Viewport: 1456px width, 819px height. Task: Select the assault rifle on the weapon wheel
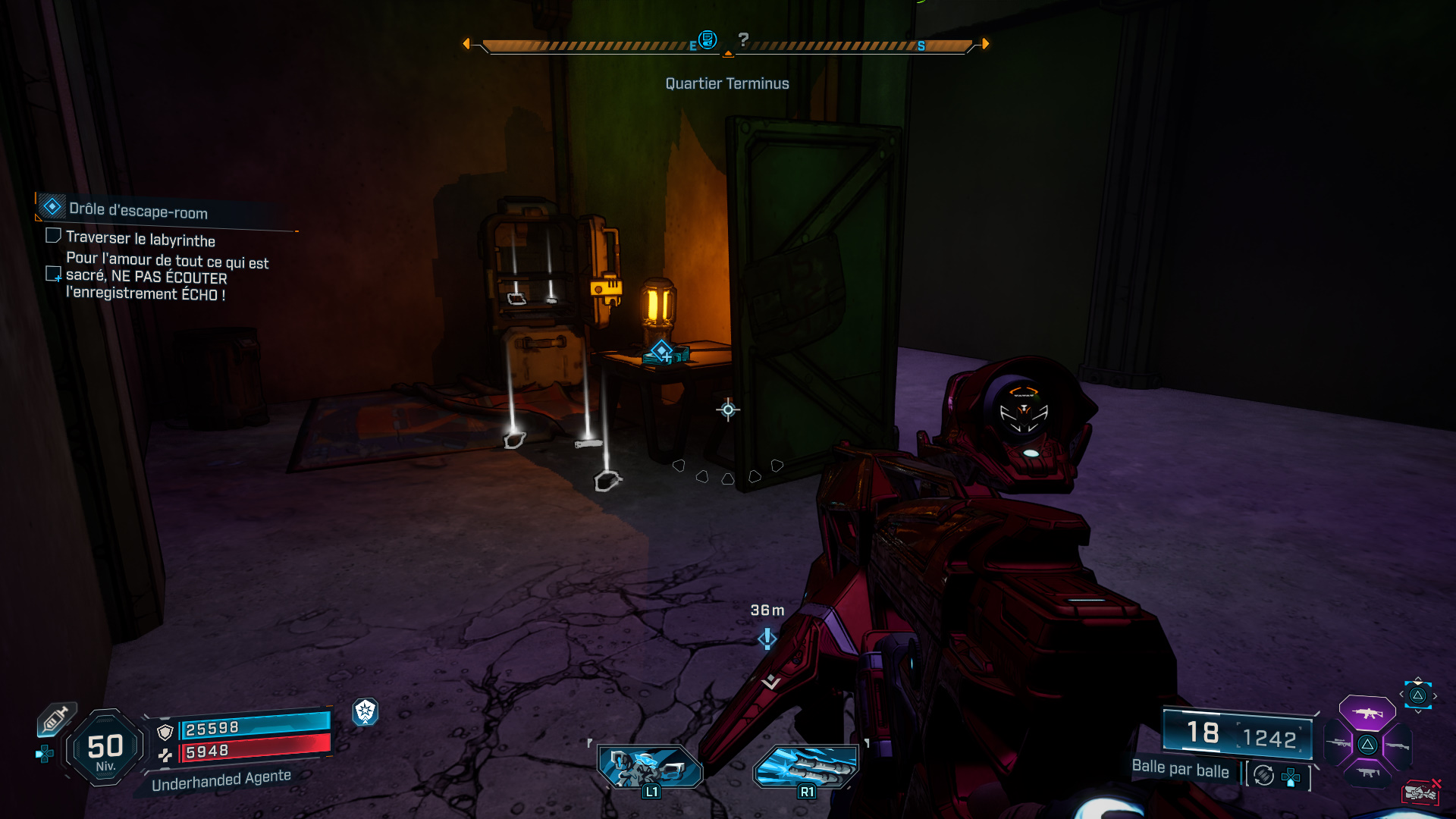click(1367, 714)
